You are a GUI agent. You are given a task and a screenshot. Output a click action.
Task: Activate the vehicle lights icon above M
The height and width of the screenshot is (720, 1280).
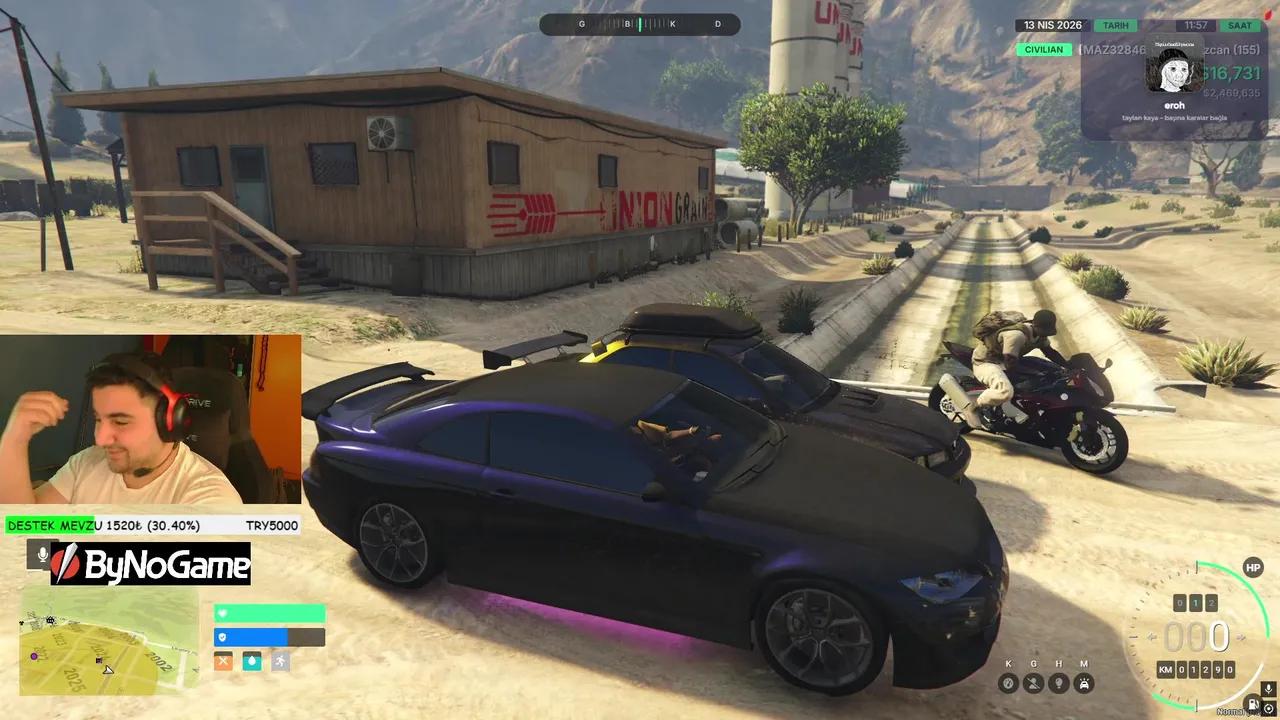1083,683
